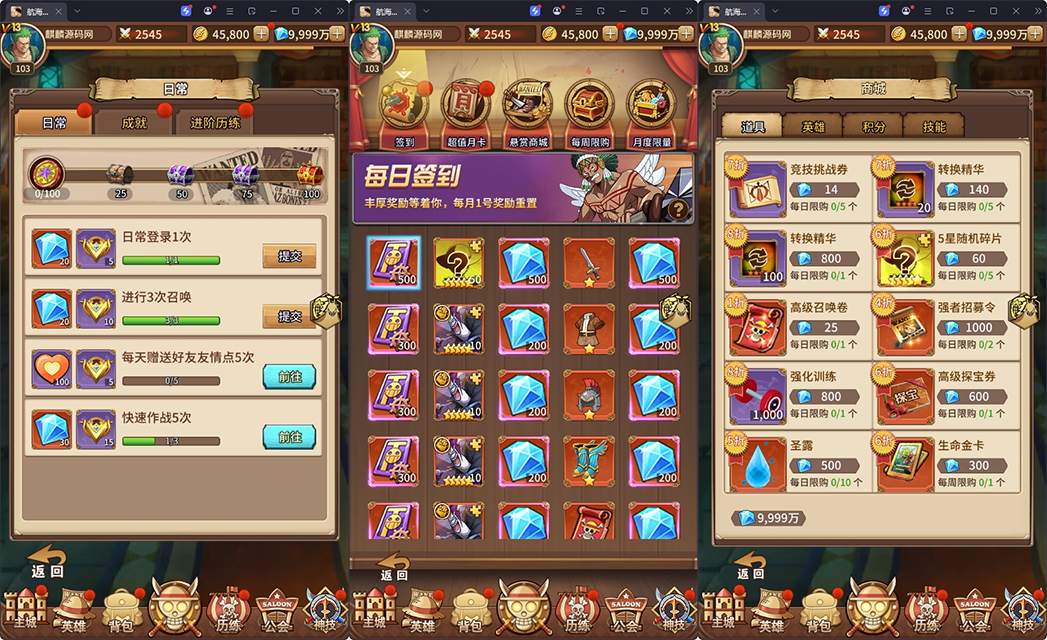This screenshot has height=640, width=1047.
Task: Switch to the 英雄 shop tab
Action: 813,126
